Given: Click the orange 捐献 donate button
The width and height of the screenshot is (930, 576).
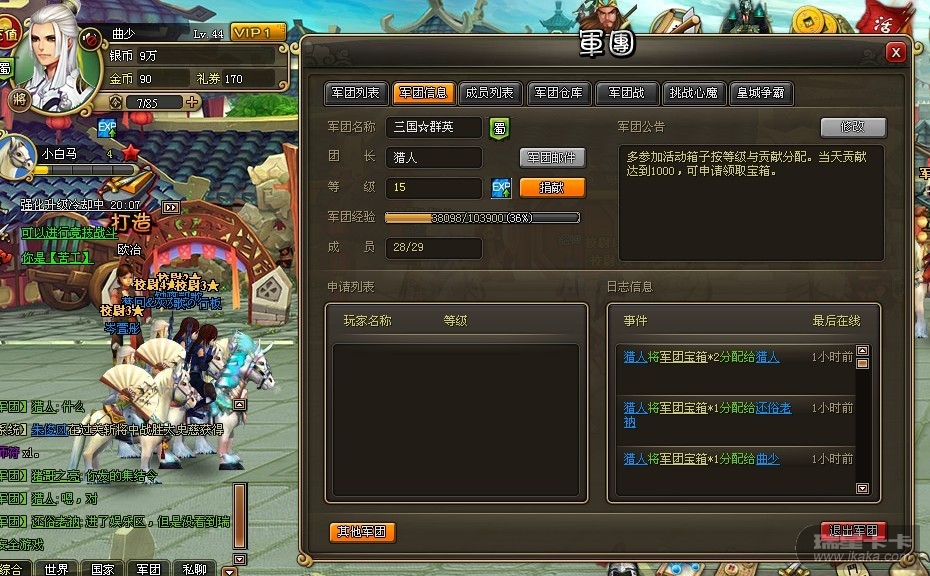Looking at the screenshot, I should coord(552,188).
